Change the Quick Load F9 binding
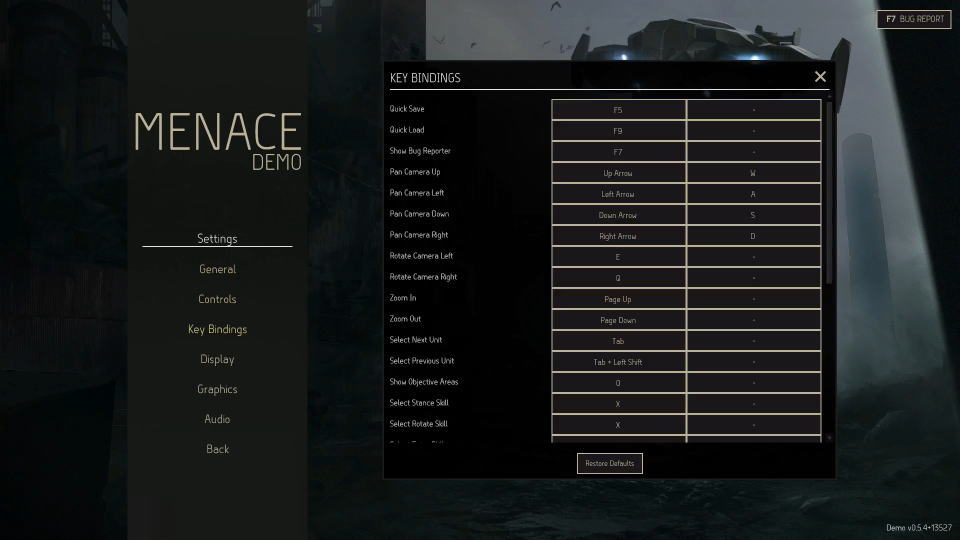The height and width of the screenshot is (540, 960). 618,131
